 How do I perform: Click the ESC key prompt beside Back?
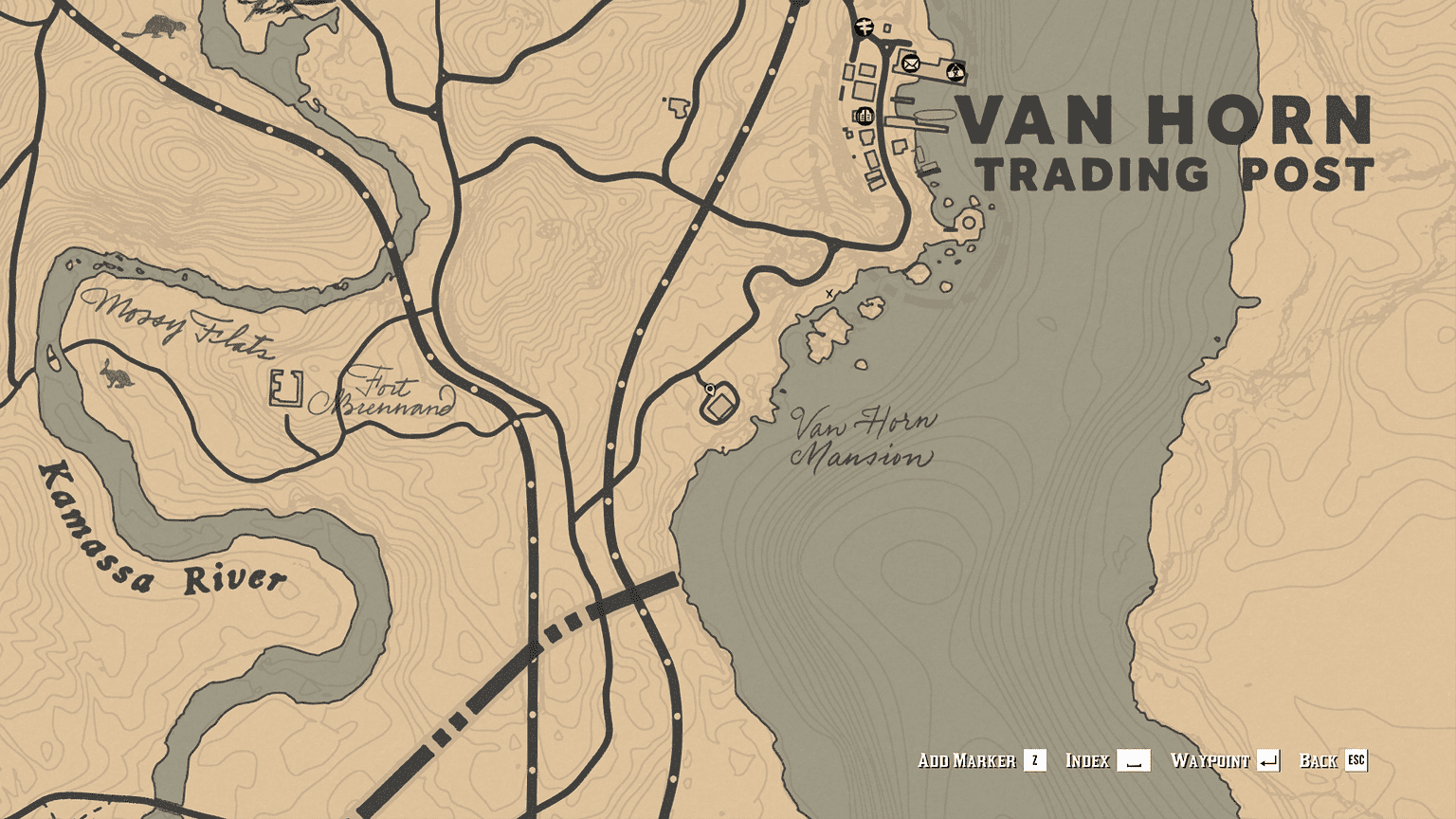point(1356,760)
